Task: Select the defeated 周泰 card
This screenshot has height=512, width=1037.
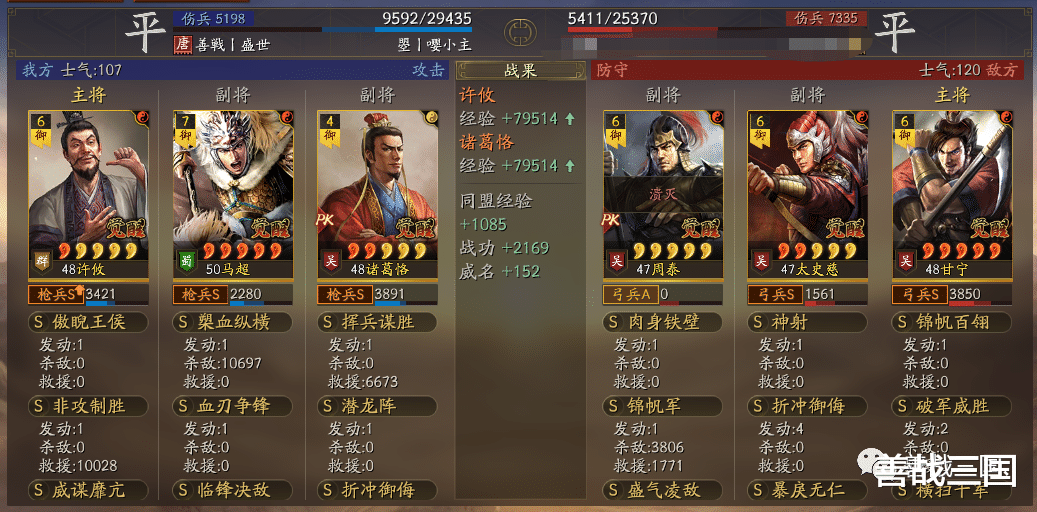Action: [662, 190]
